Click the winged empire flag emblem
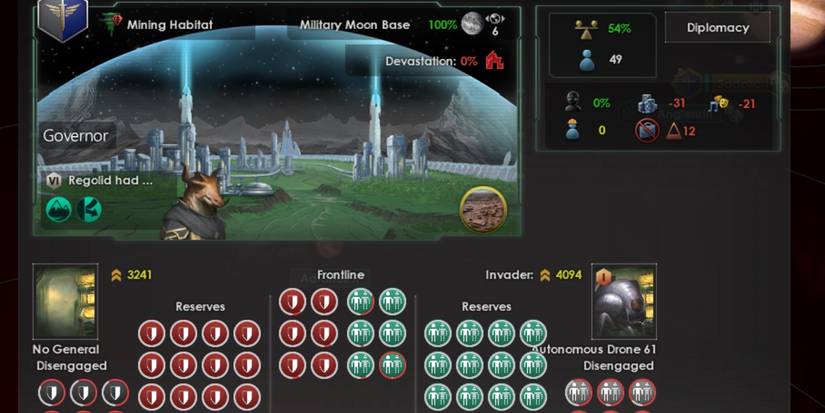The image size is (825, 413). pyautogui.click(x=64, y=20)
